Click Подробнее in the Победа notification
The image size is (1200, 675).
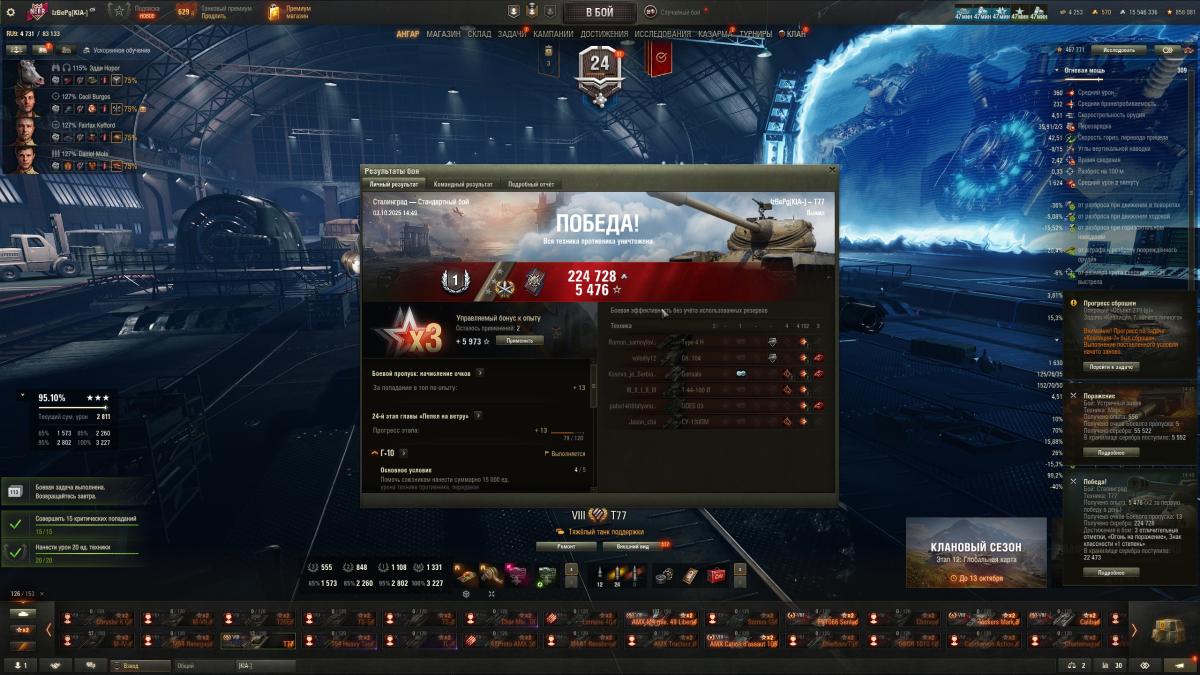[x=1111, y=572]
